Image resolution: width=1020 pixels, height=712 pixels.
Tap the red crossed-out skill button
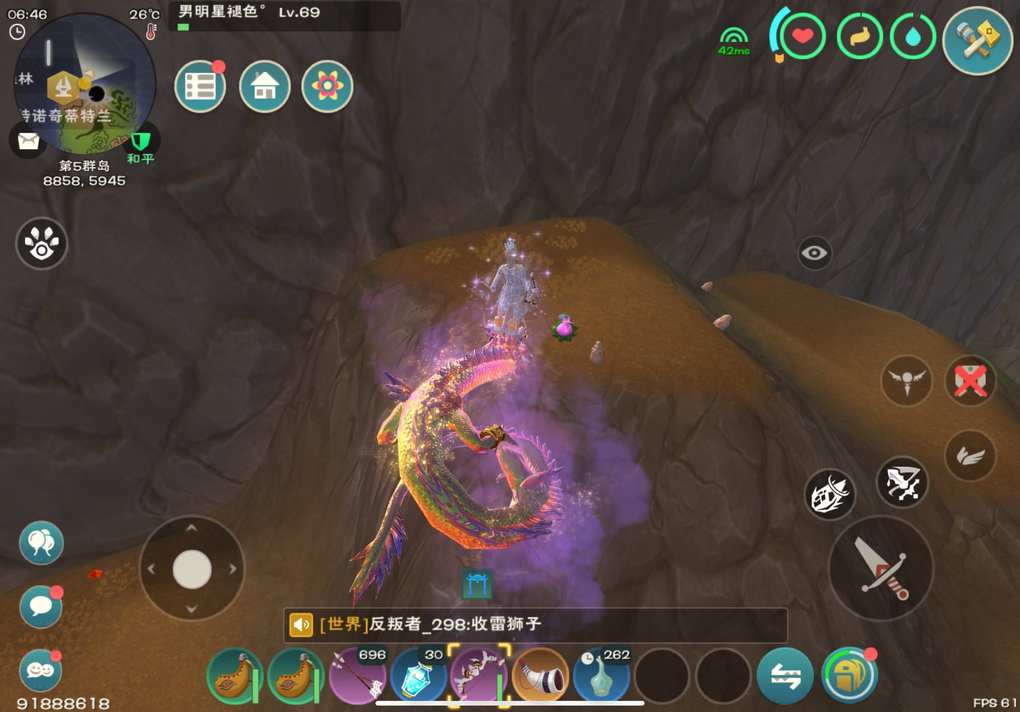[x=969, y=381]
